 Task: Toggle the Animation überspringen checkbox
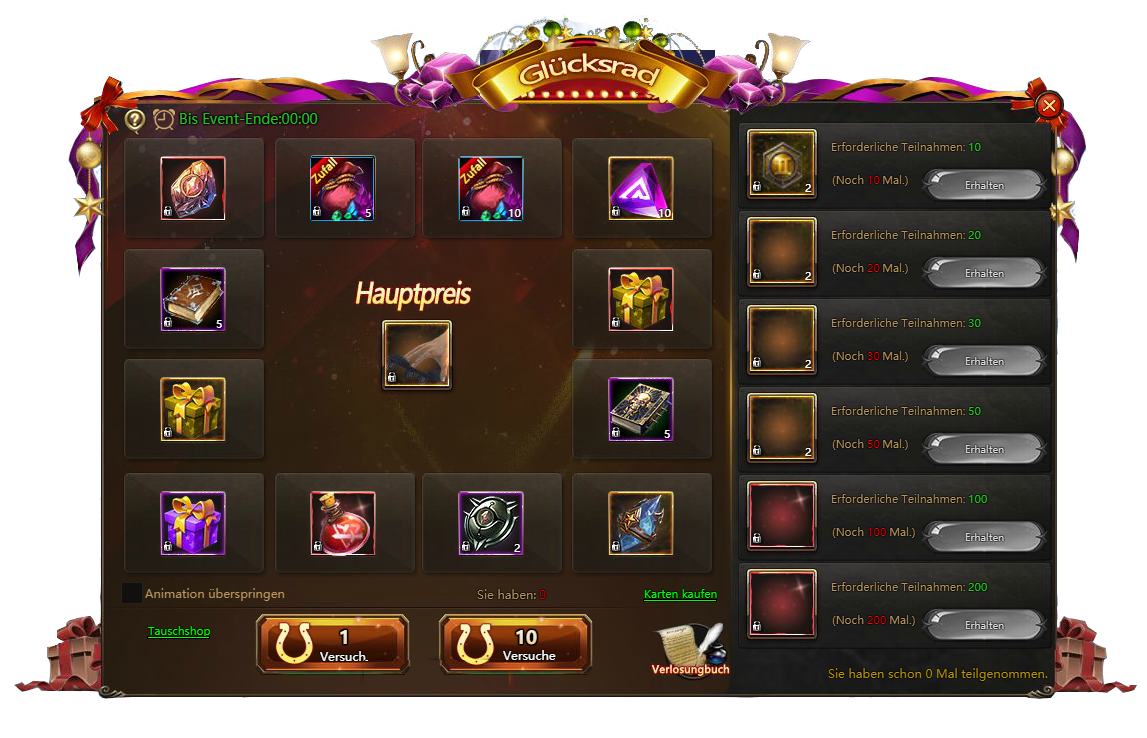[x=131, y=593]
